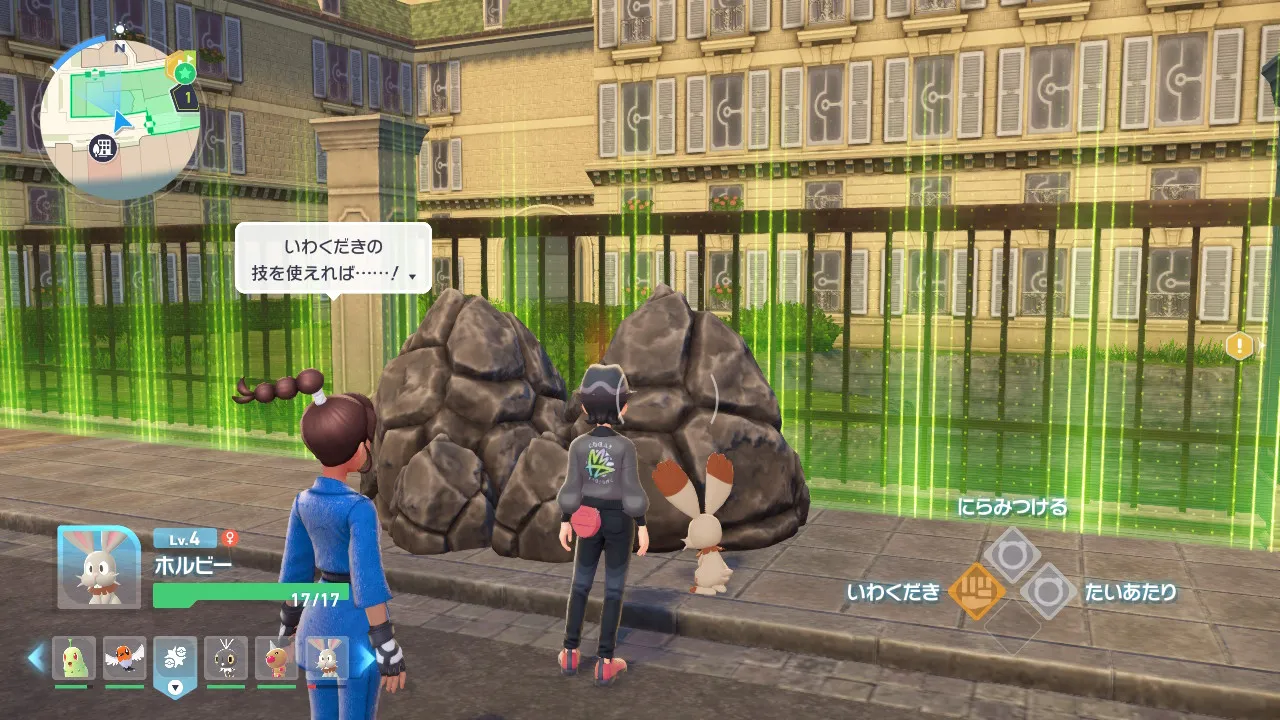The width and height of the screenshot is (1280, 720).
Task: Choose the black Scatterbug party slot
Action: coord(226,658)
